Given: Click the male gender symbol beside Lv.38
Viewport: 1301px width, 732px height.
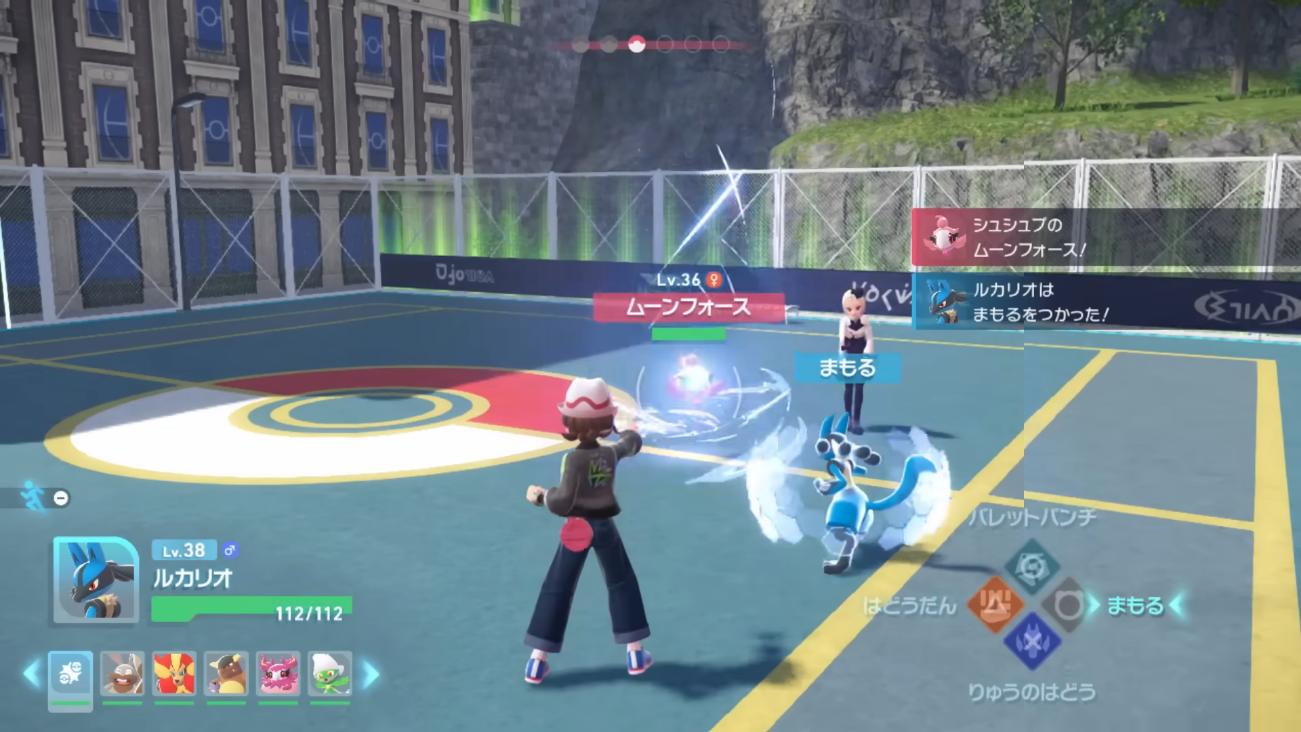Looking at the screenshot, I should click(x=229, y=550).
